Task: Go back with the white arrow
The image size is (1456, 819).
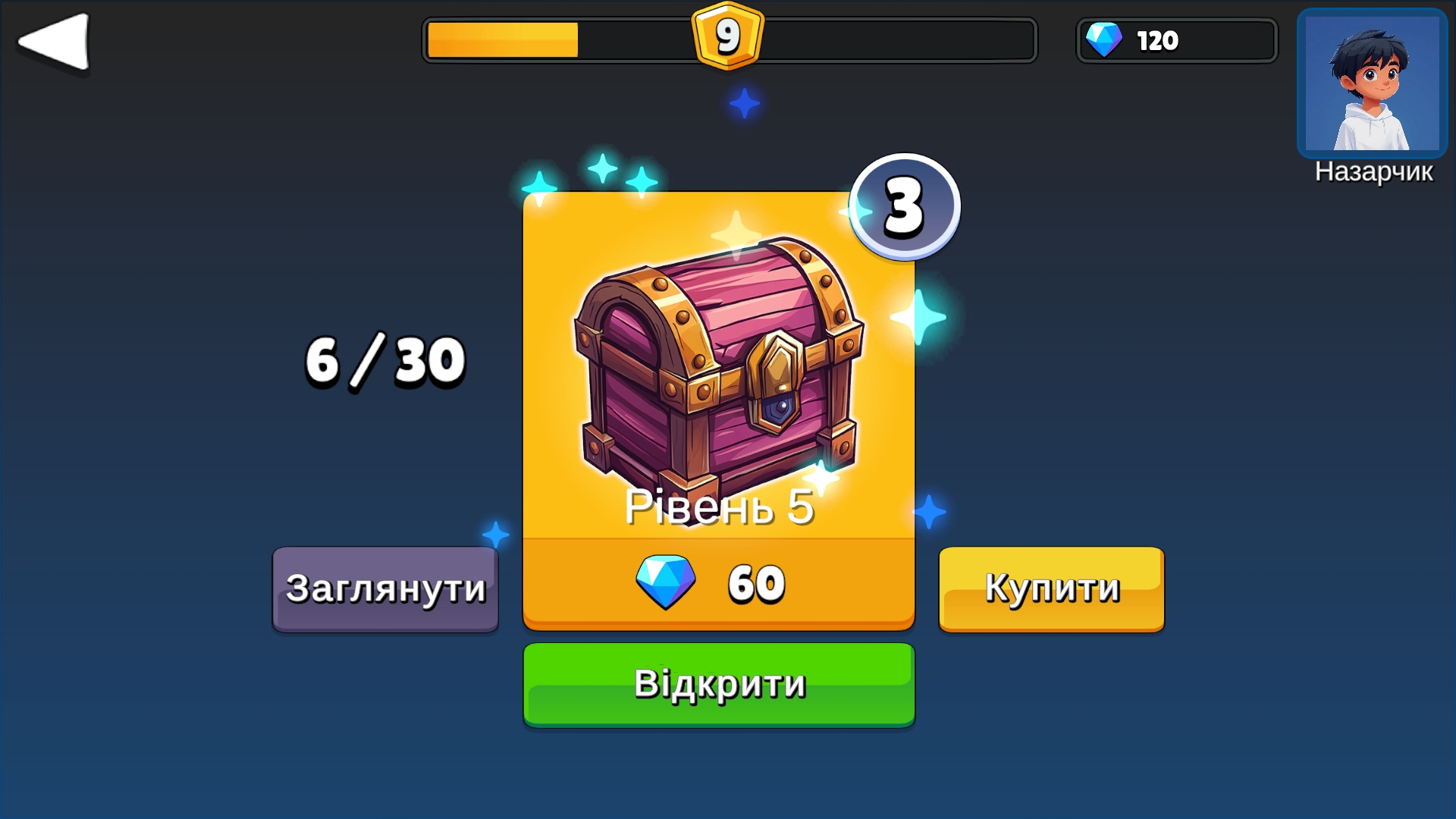Action: click(x=55, y=42)
